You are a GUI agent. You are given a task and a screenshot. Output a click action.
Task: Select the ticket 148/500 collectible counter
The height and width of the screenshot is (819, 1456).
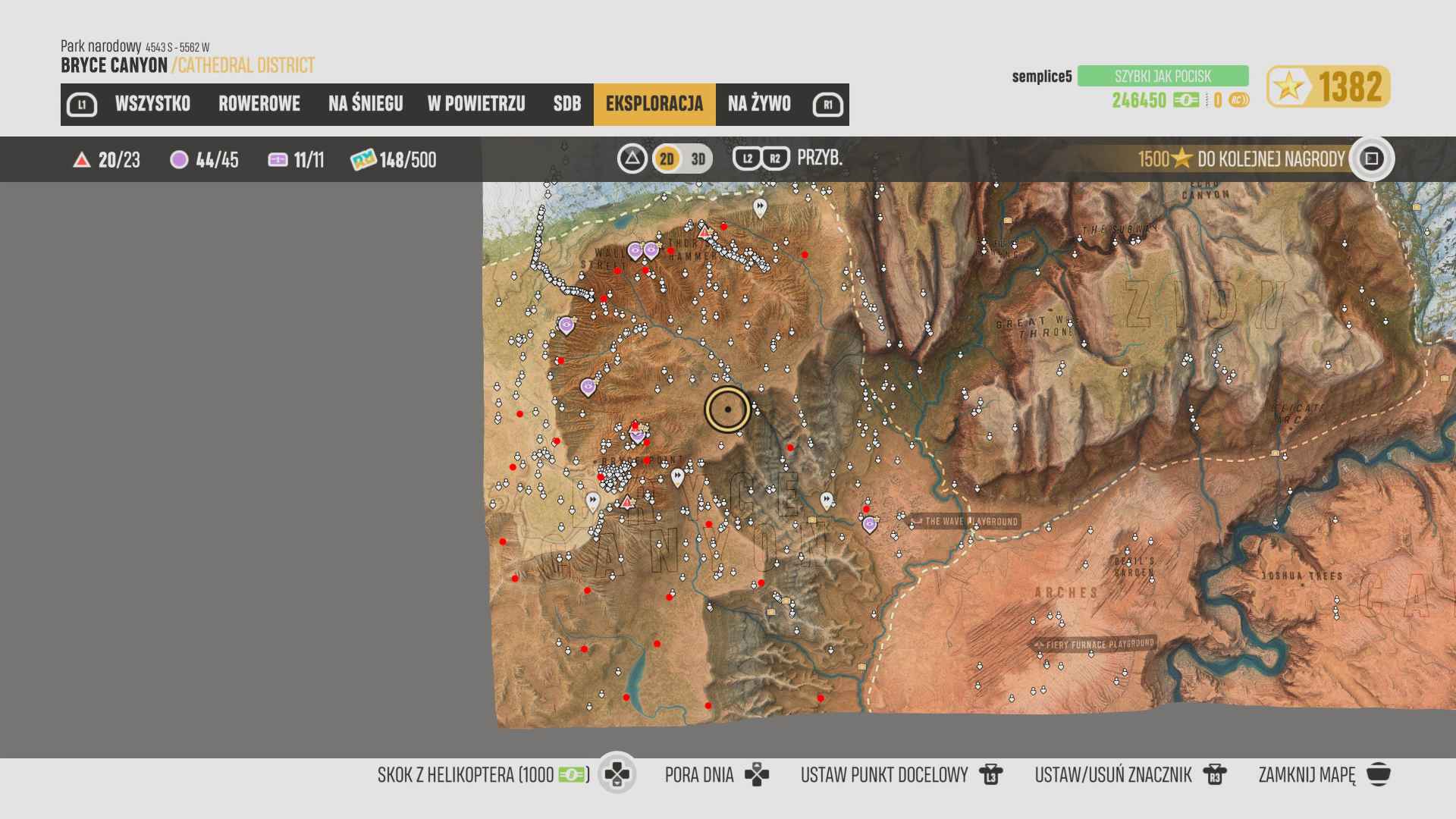(x=394, y=160)
